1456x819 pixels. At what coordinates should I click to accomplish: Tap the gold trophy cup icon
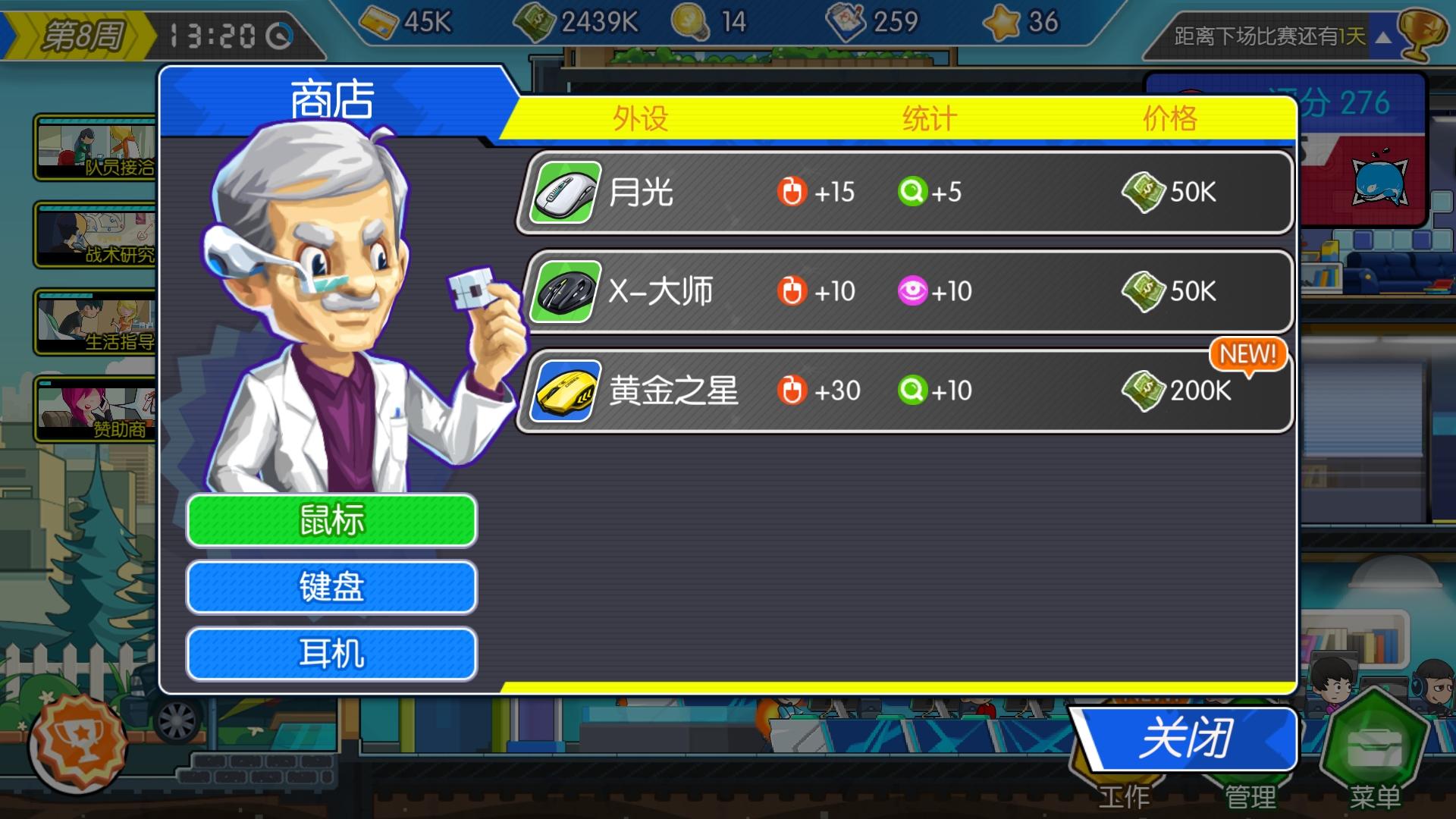point(1420,33)
